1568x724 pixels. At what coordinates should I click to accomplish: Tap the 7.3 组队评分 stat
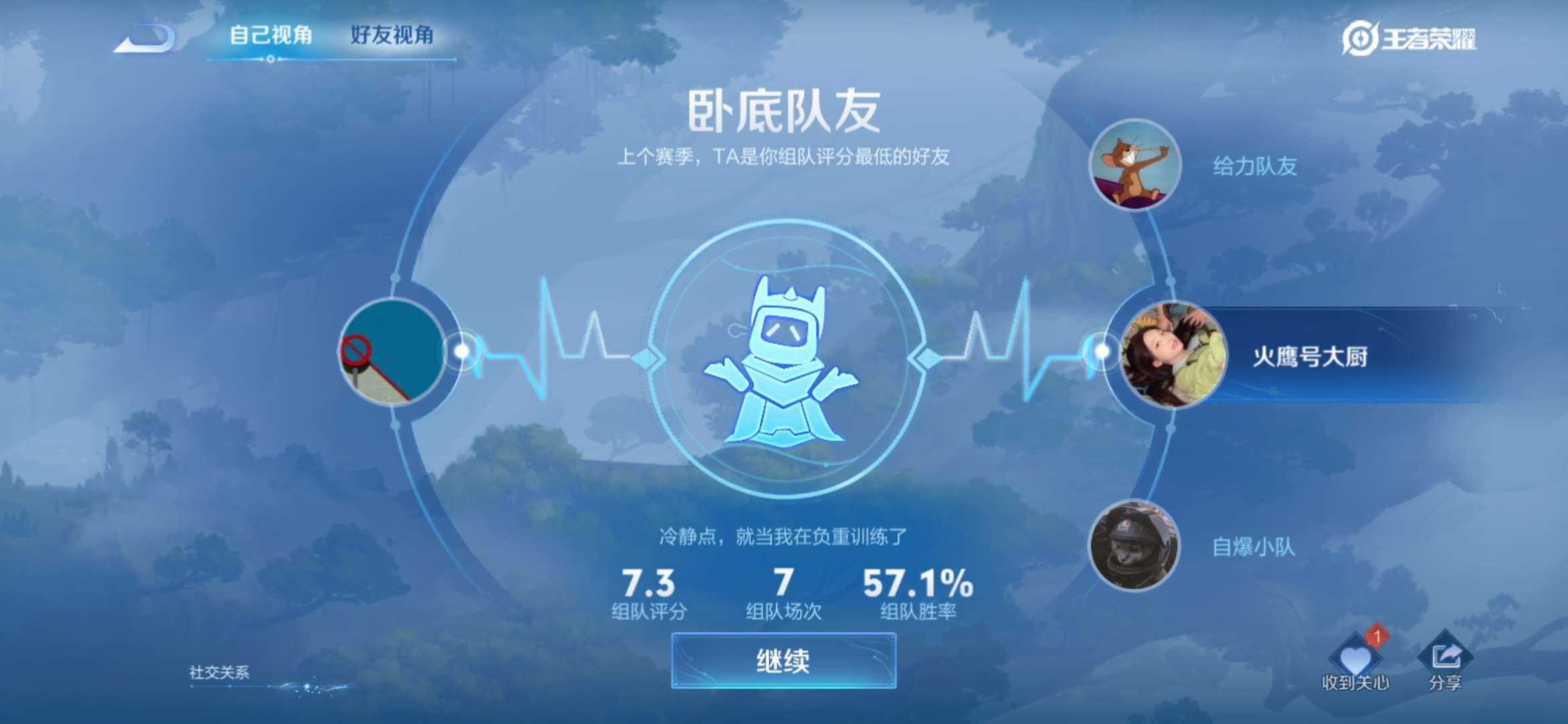pos(648,590)
